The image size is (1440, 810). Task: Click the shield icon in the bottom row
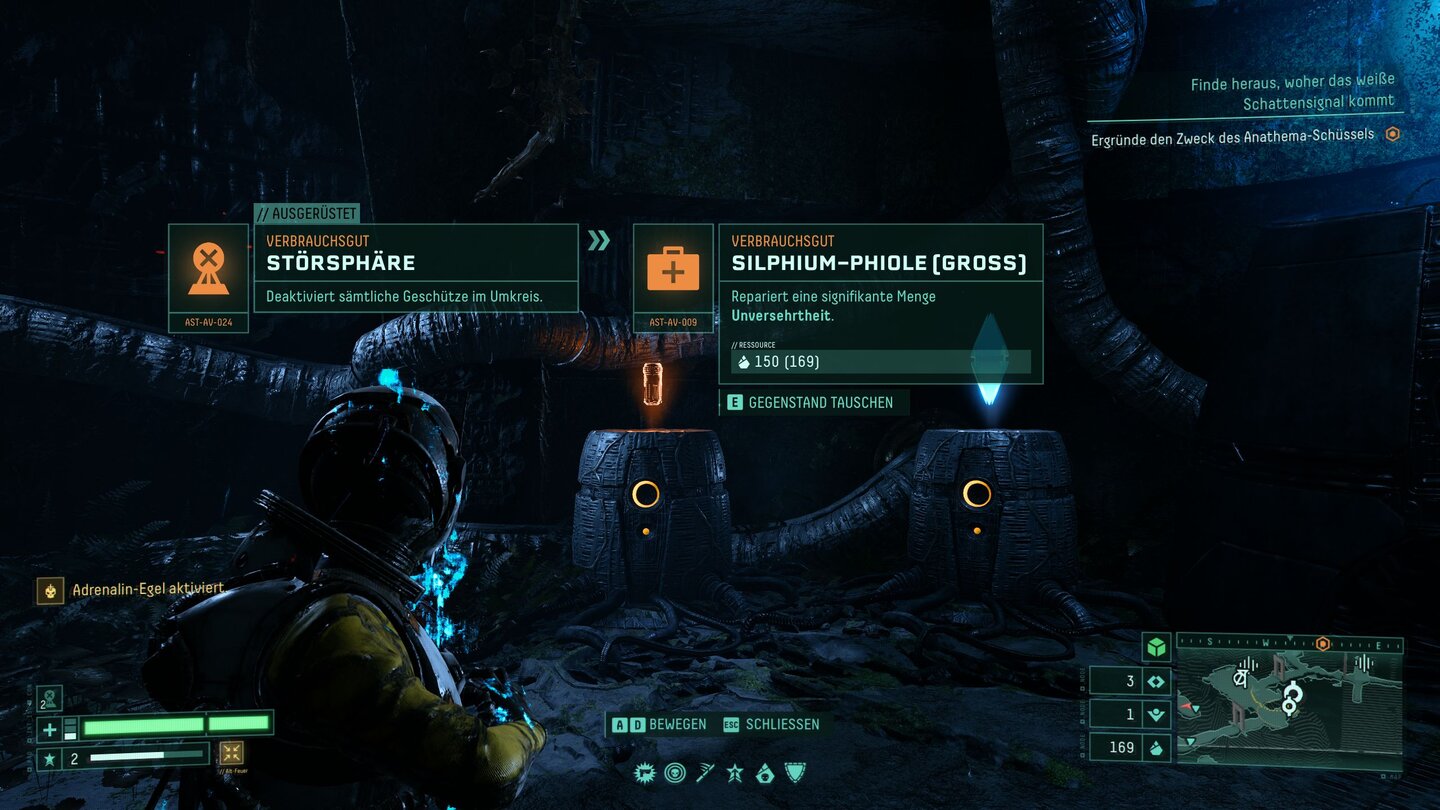point(795,772)
